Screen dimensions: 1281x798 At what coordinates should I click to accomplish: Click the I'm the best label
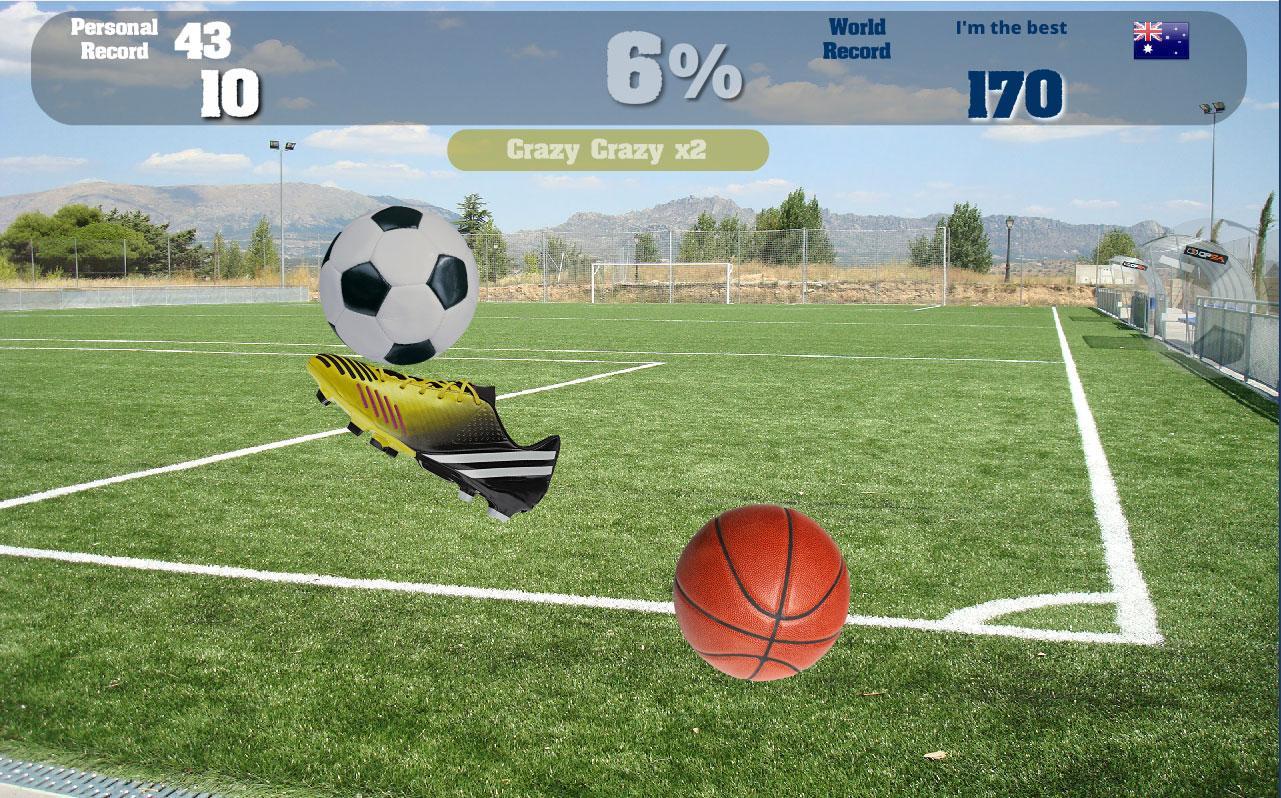(1008, 28)
